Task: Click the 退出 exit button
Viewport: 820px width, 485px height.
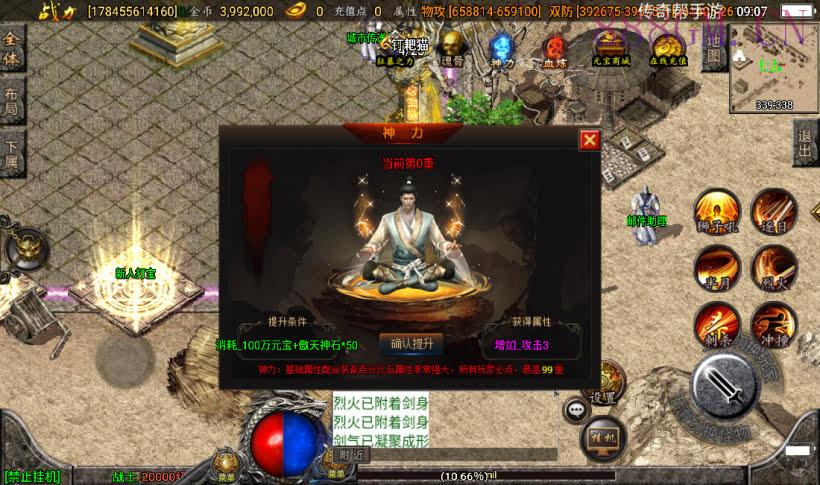Action: pyautogui.click(x=805, y=145)
